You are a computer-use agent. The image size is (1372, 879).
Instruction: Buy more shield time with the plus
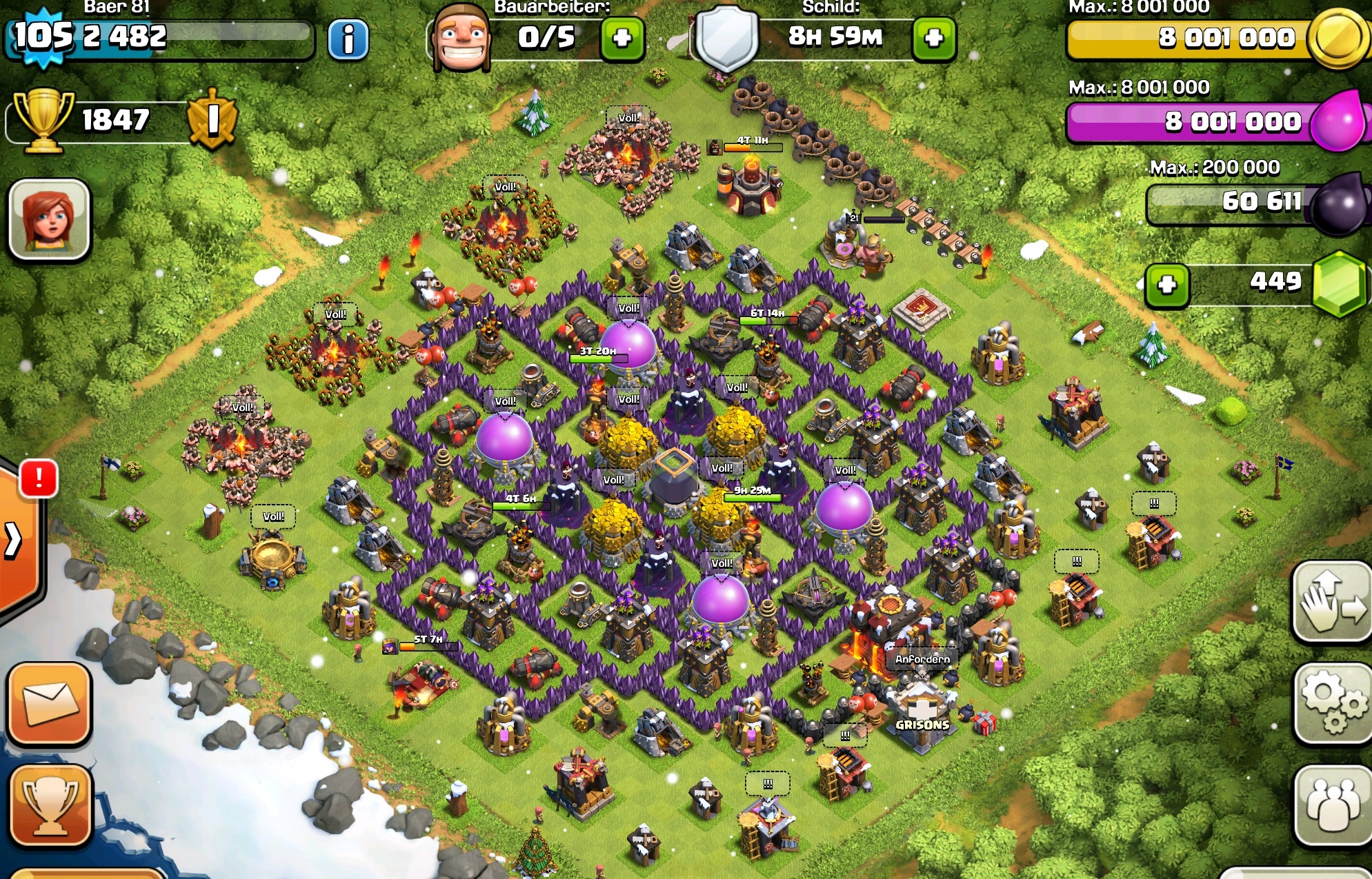pos(933,39)
